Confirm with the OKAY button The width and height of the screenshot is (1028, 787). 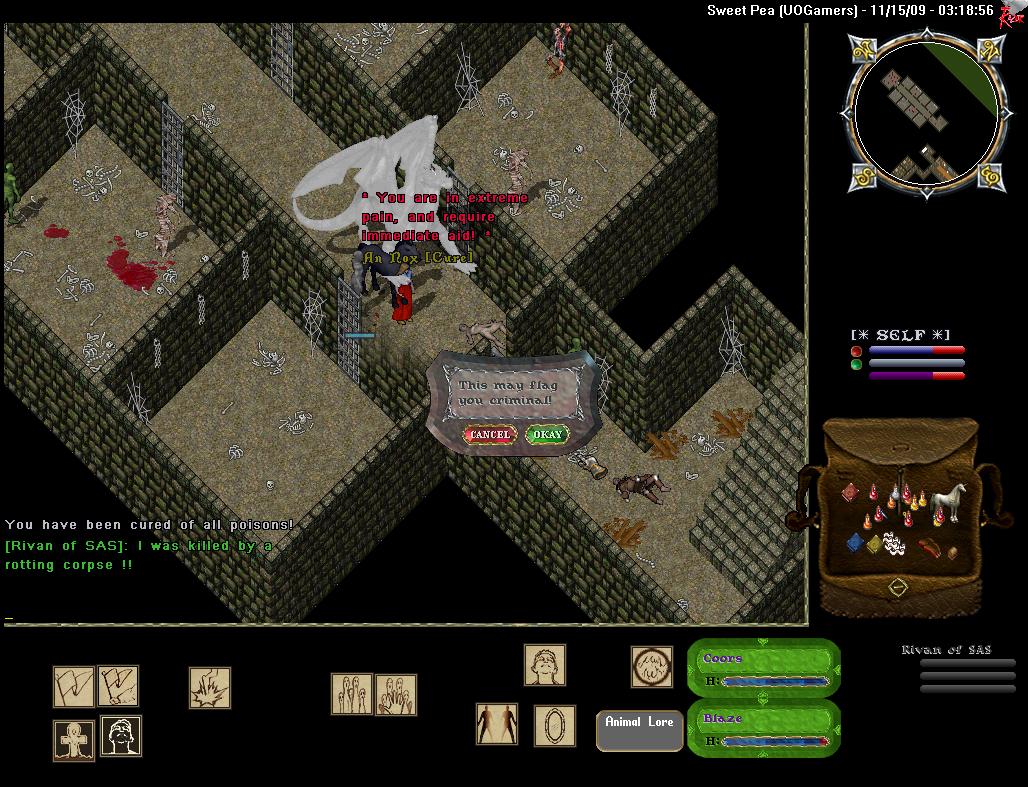point(547,435)
